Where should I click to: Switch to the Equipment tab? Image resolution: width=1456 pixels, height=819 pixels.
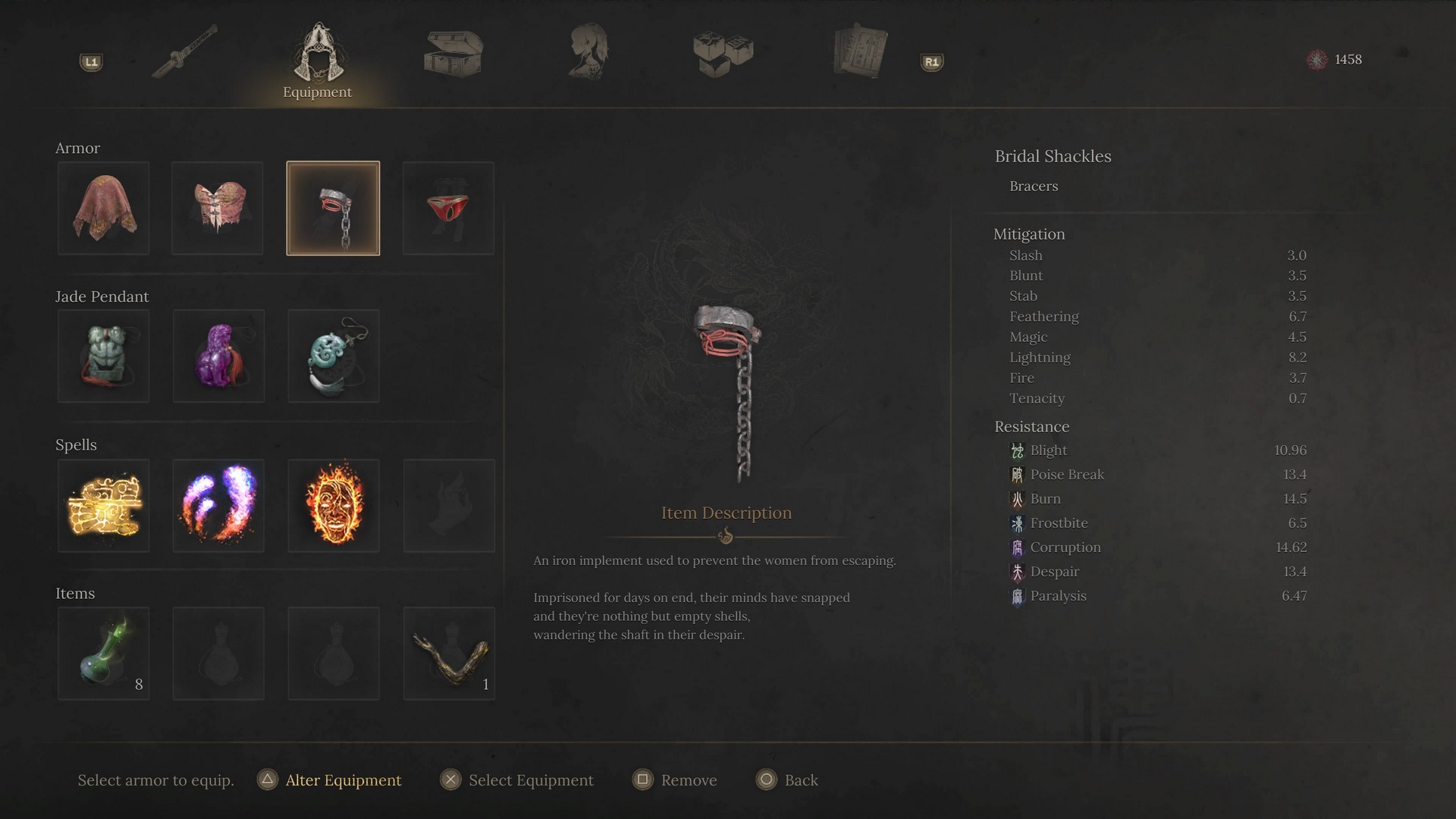point(318,59)
